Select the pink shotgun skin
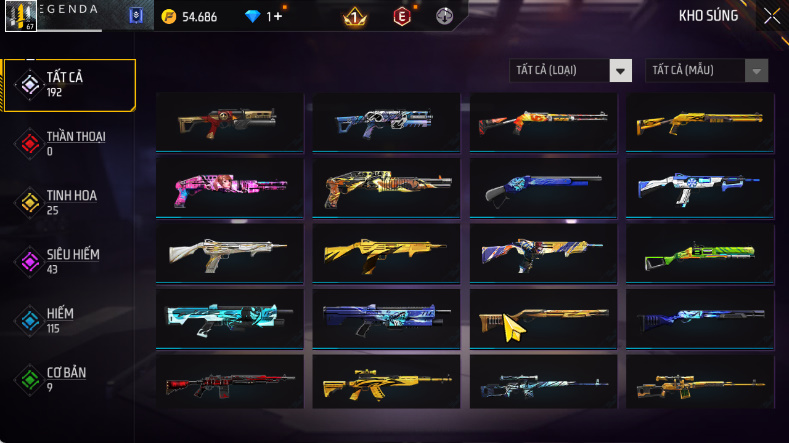The image size is (789, 443). (231, 187)
